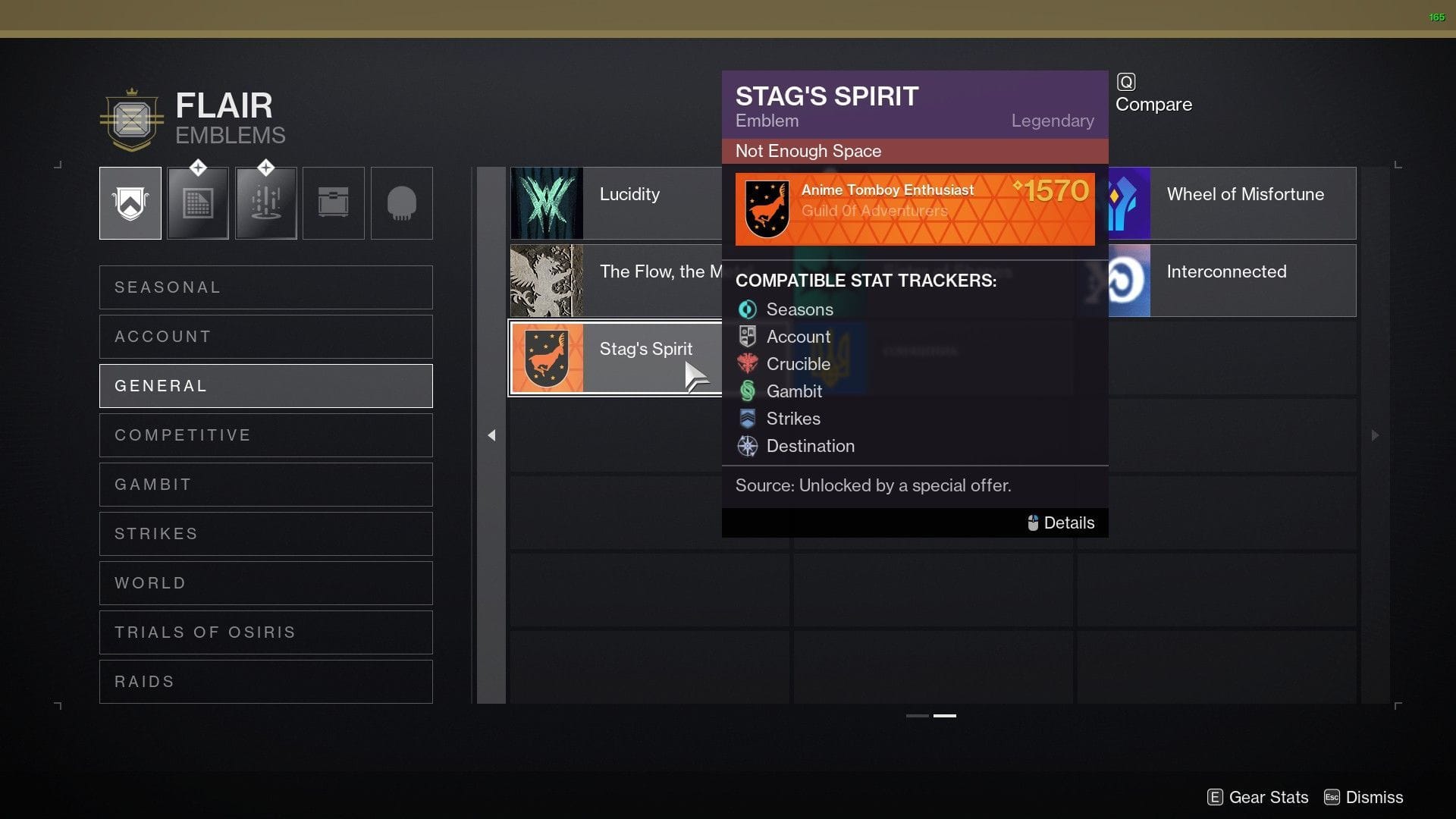Click the Gambit stat tracker icon
This screenshot has width=1456, height=819.
pyautogui.click(x=748, y=391)
